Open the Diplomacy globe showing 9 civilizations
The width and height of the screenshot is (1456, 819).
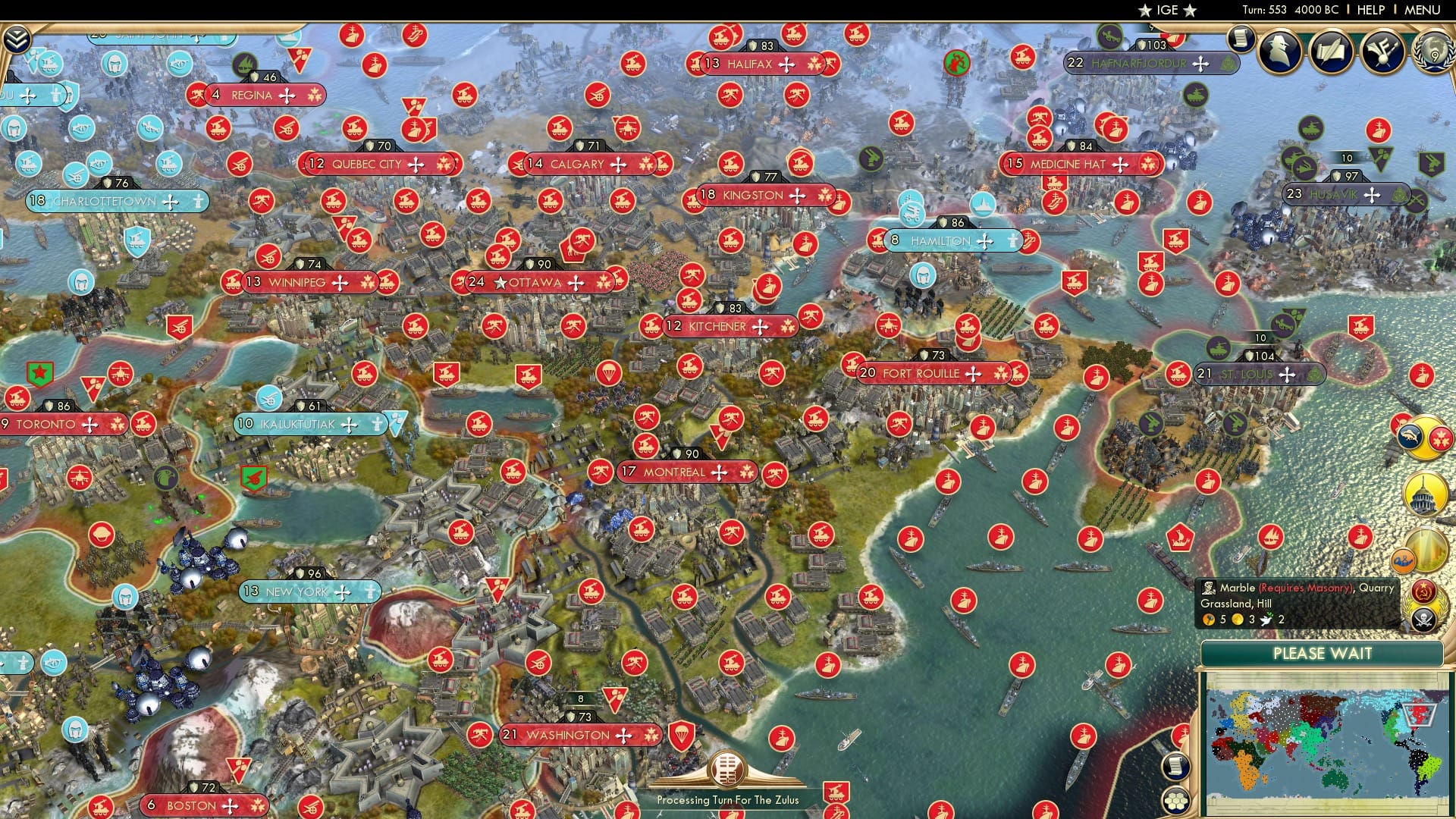click(x=1433, y=52)
